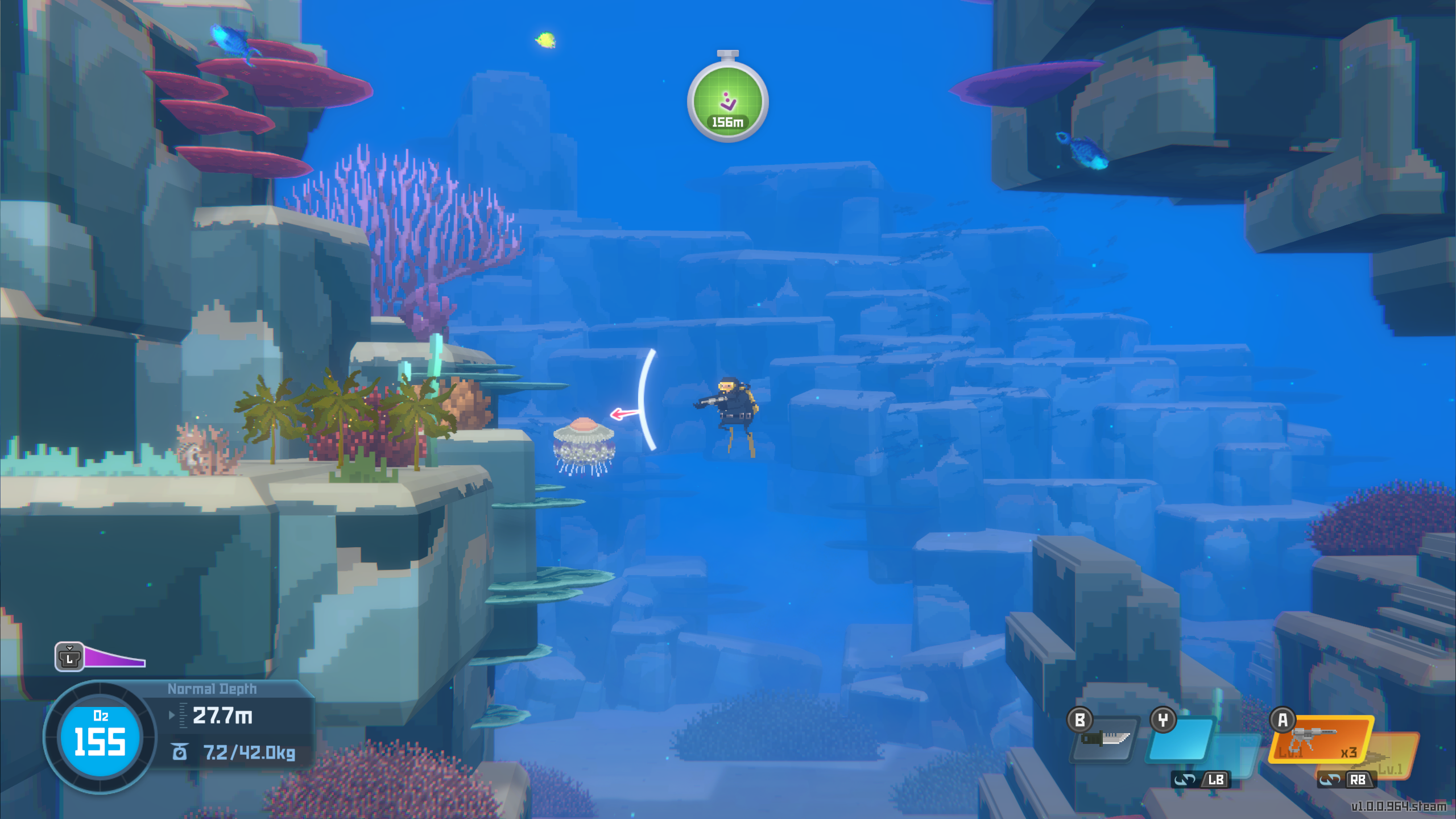Click the Normal Depth panel header
Screen dimensions: 1456x819
pos(212,688)
